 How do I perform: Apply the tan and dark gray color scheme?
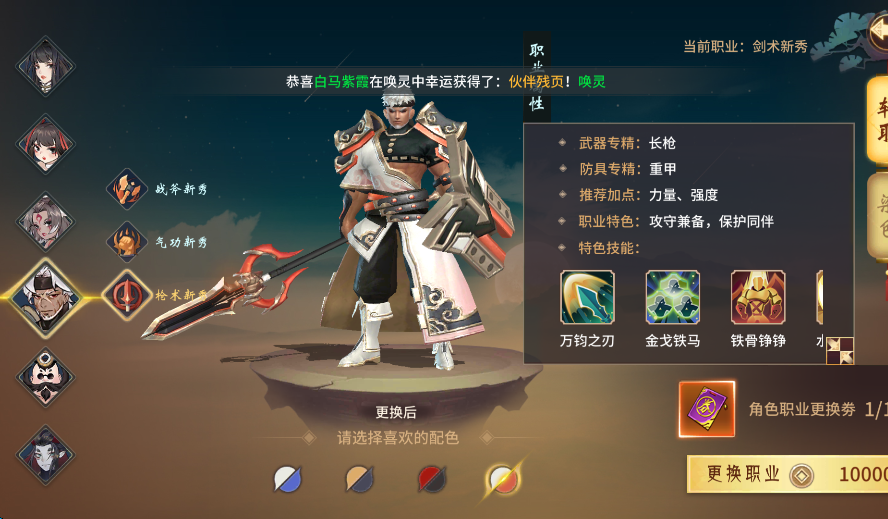(x=359, y=479)
